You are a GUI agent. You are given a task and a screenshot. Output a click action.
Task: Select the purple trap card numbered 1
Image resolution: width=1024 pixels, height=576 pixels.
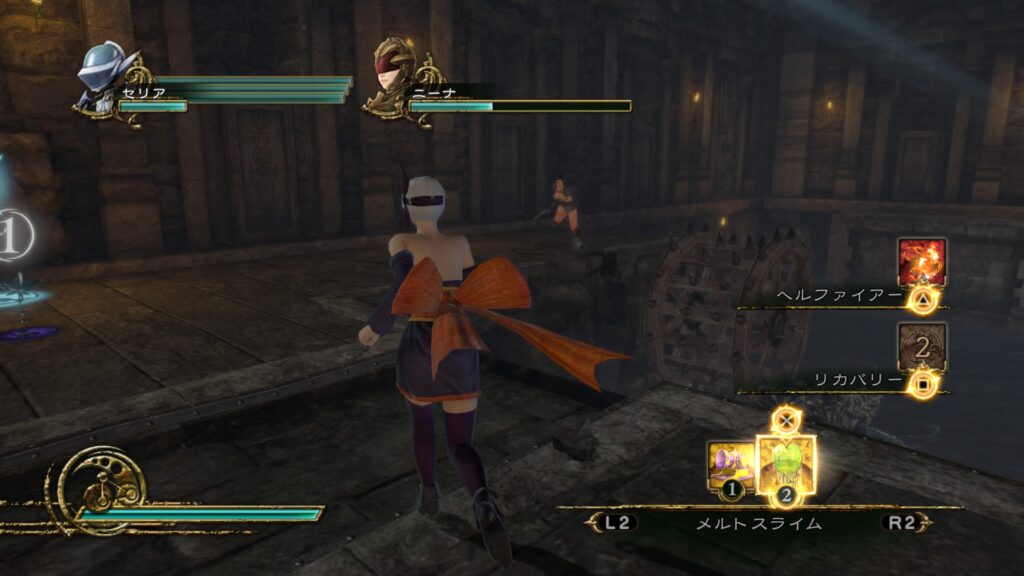pyautogui.click(x=731, y=466)
